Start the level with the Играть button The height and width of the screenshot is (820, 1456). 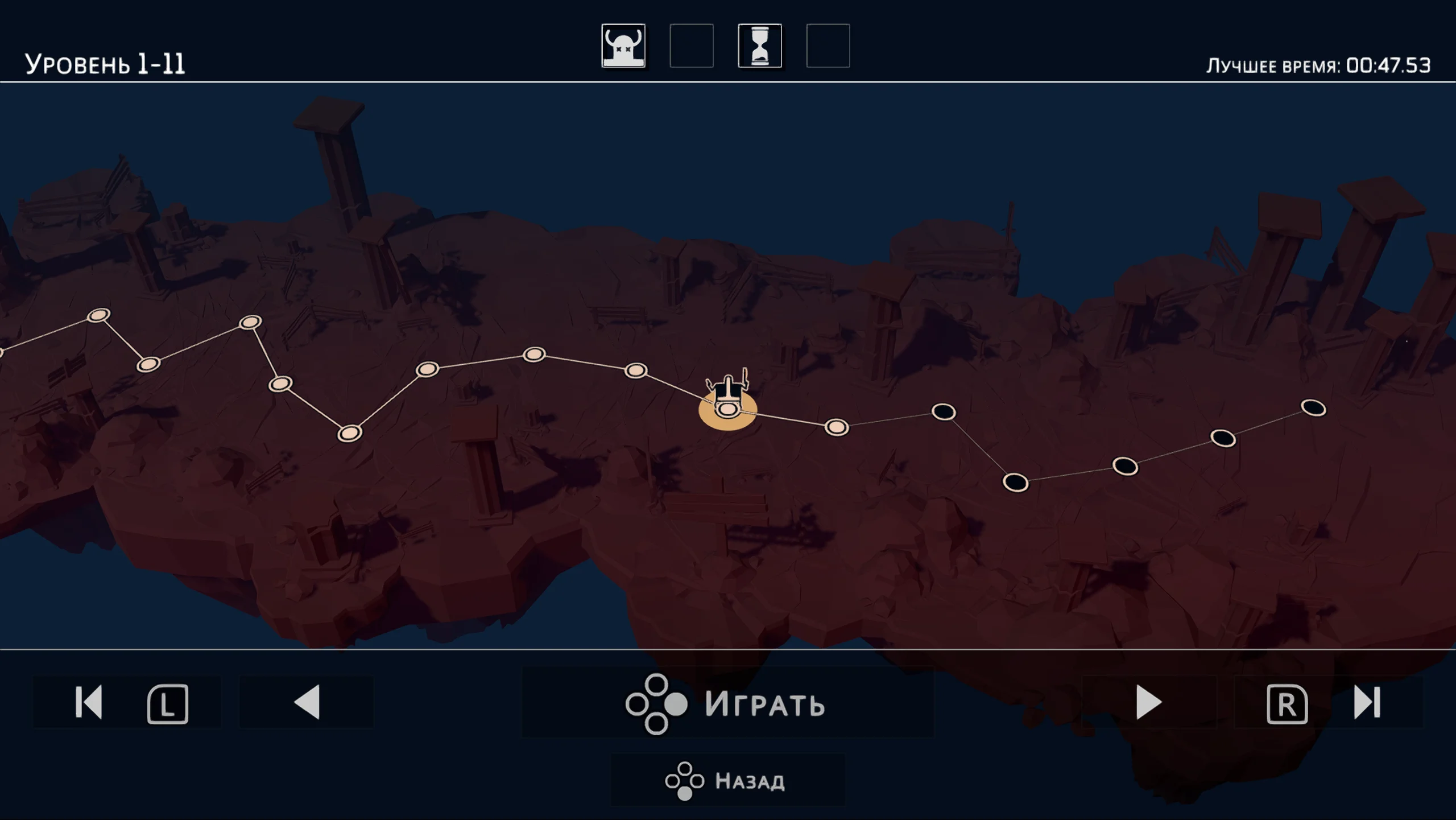(727, 703)
